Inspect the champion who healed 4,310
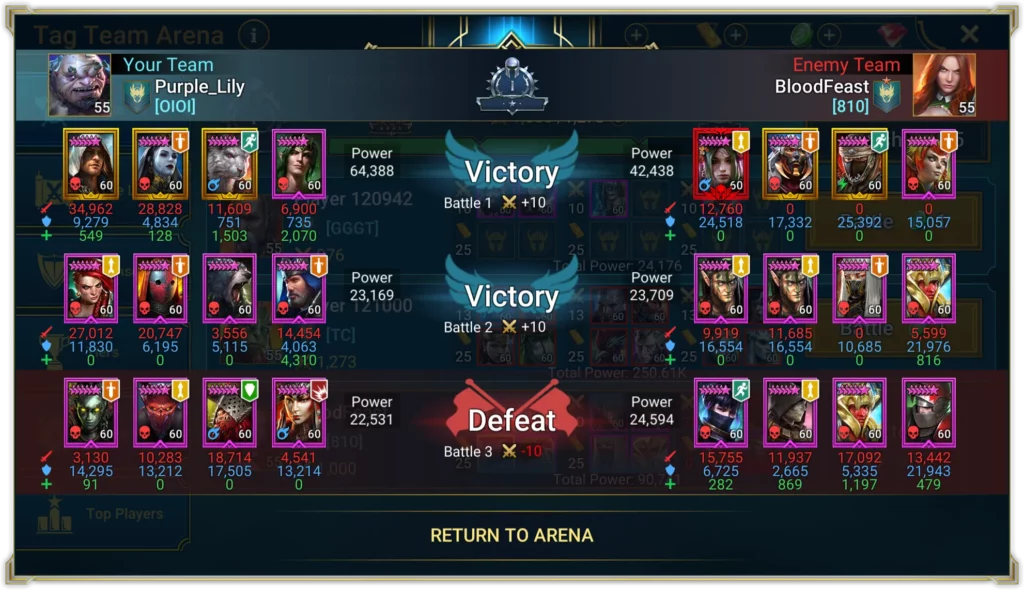 click(298, 288)
